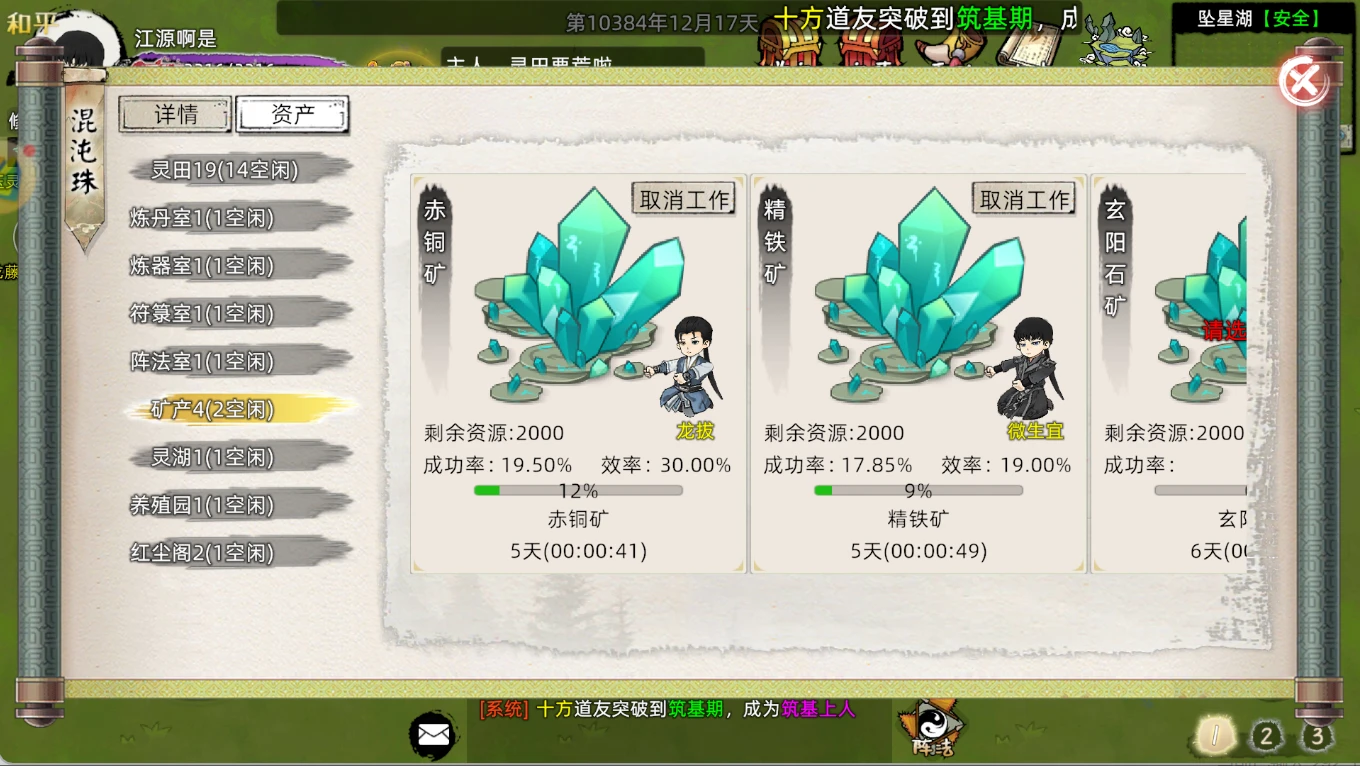Close the asset panel with red X
1360x766 pixels.
click(x=1303, y=81)
